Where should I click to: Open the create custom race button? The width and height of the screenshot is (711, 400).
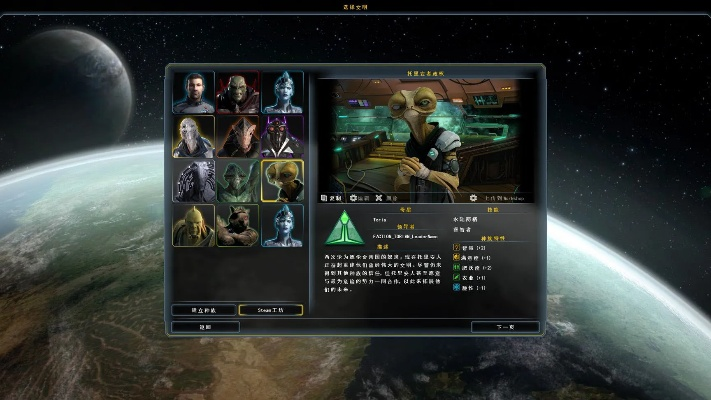205,310
